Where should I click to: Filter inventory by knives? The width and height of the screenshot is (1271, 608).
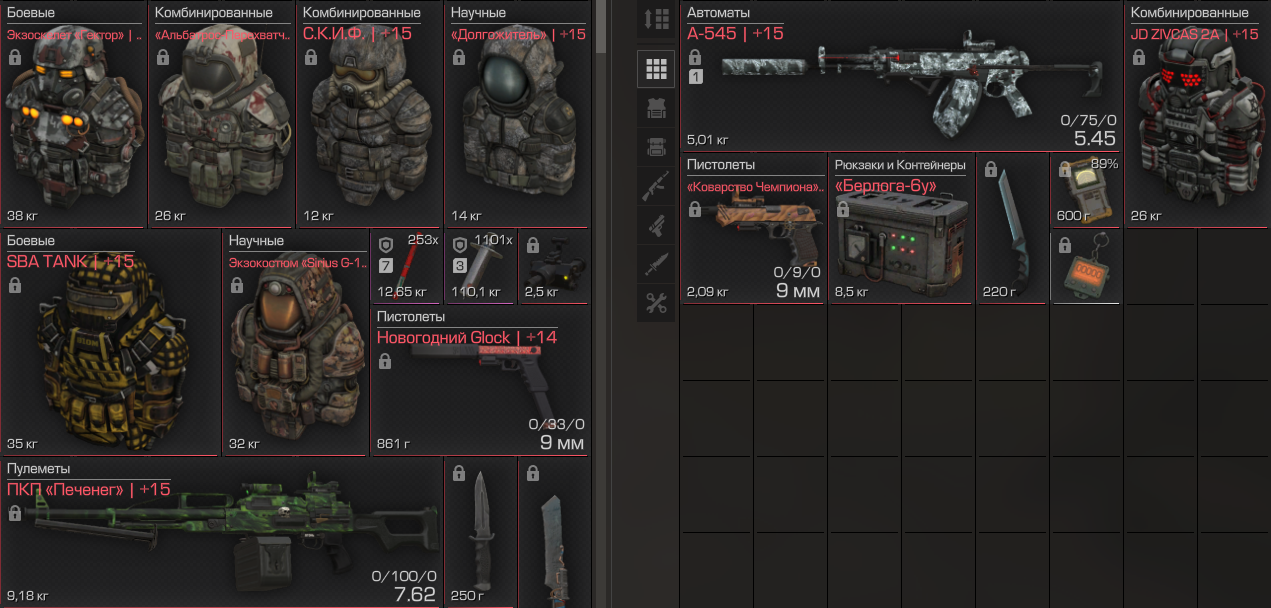pyautogui.click(x=656, y=264)
